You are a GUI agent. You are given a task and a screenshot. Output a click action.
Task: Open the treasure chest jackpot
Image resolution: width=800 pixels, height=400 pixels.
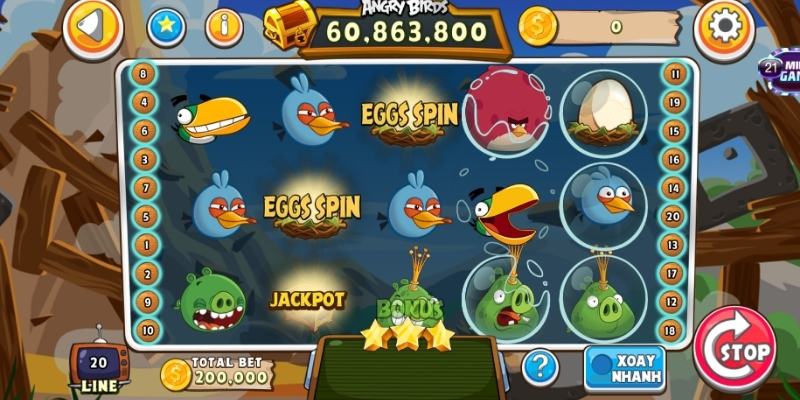[286, 27]
